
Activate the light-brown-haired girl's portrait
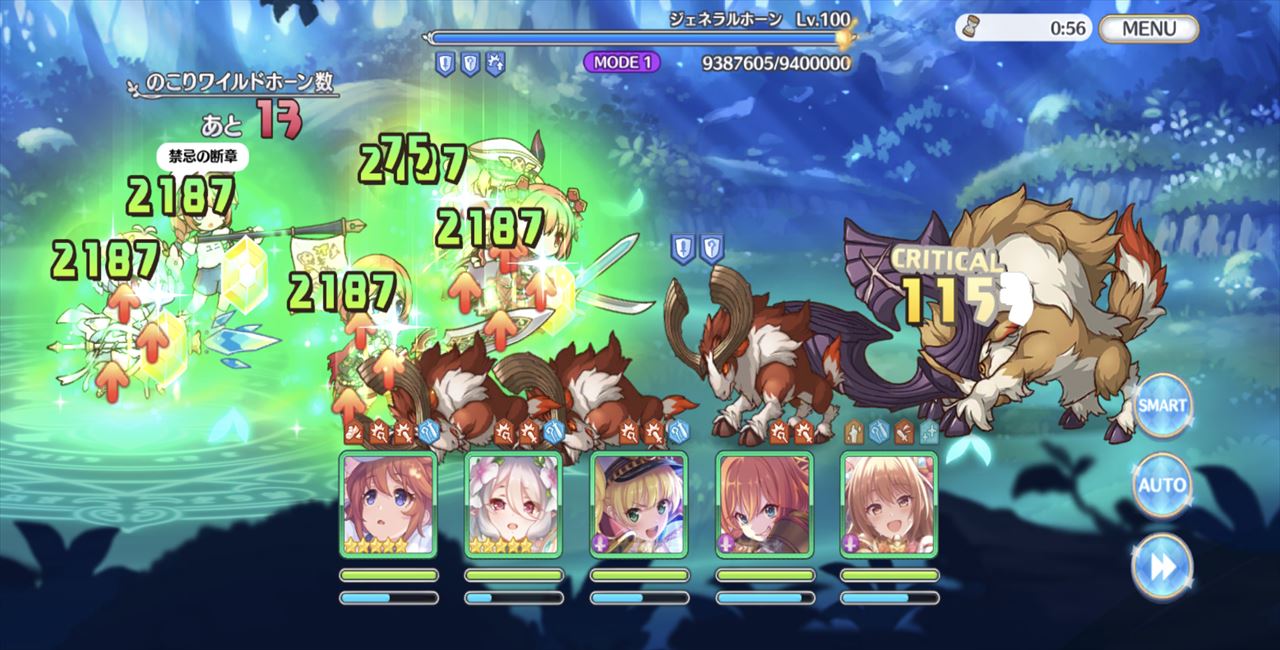889,504
